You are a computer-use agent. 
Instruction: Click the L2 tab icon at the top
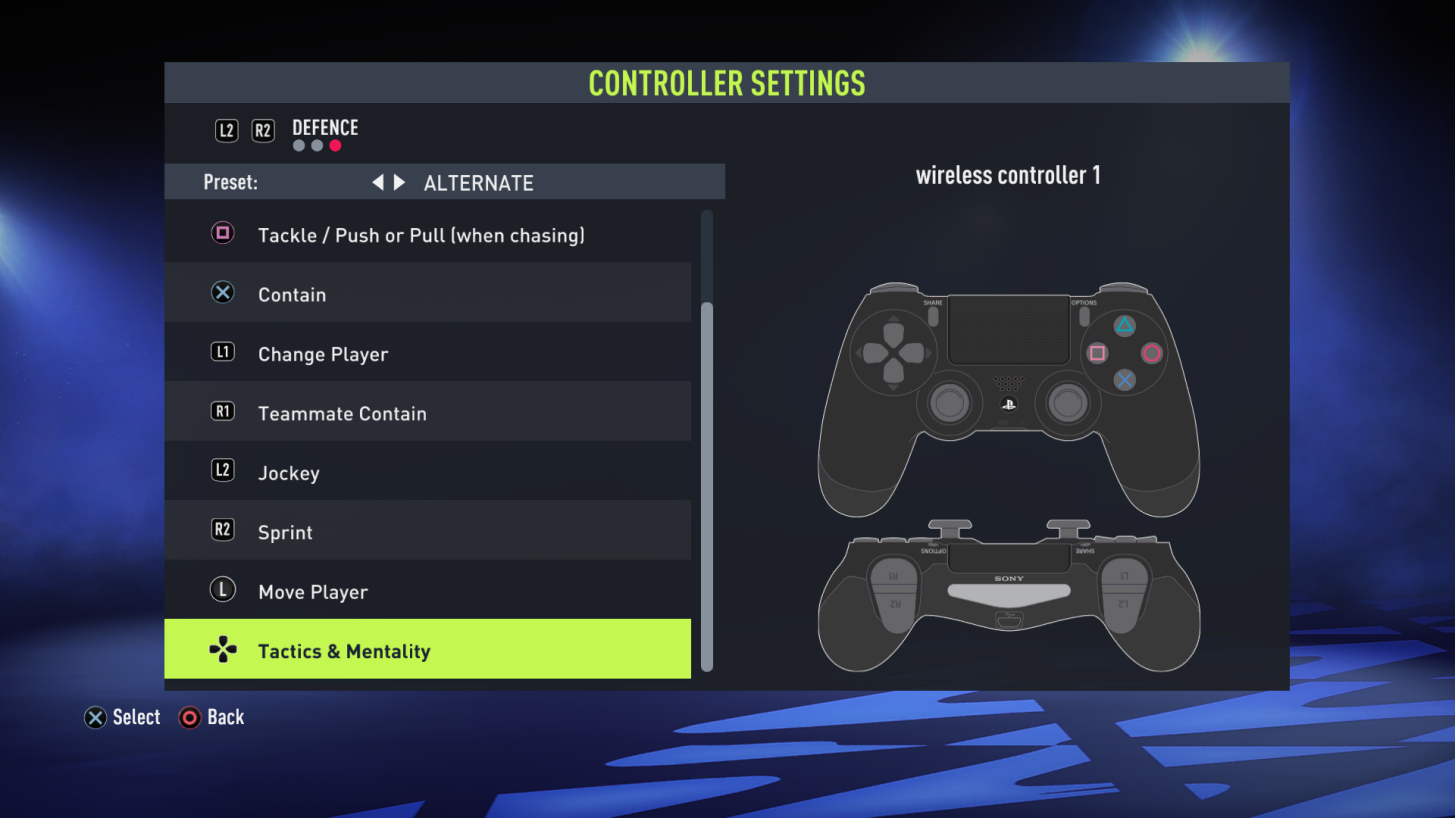[x=225, y=130]
